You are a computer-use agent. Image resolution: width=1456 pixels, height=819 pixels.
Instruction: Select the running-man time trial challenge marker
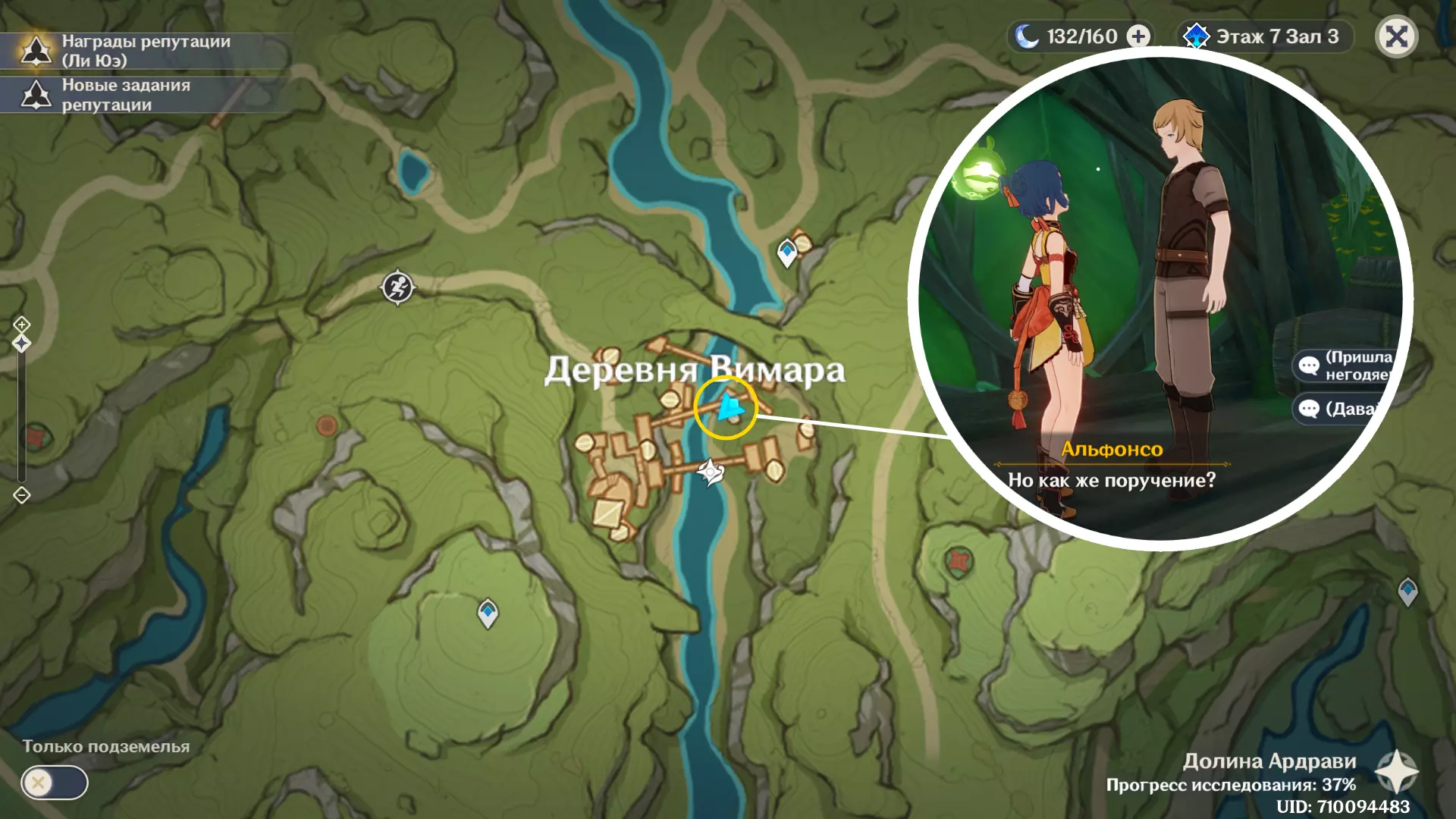397,287
